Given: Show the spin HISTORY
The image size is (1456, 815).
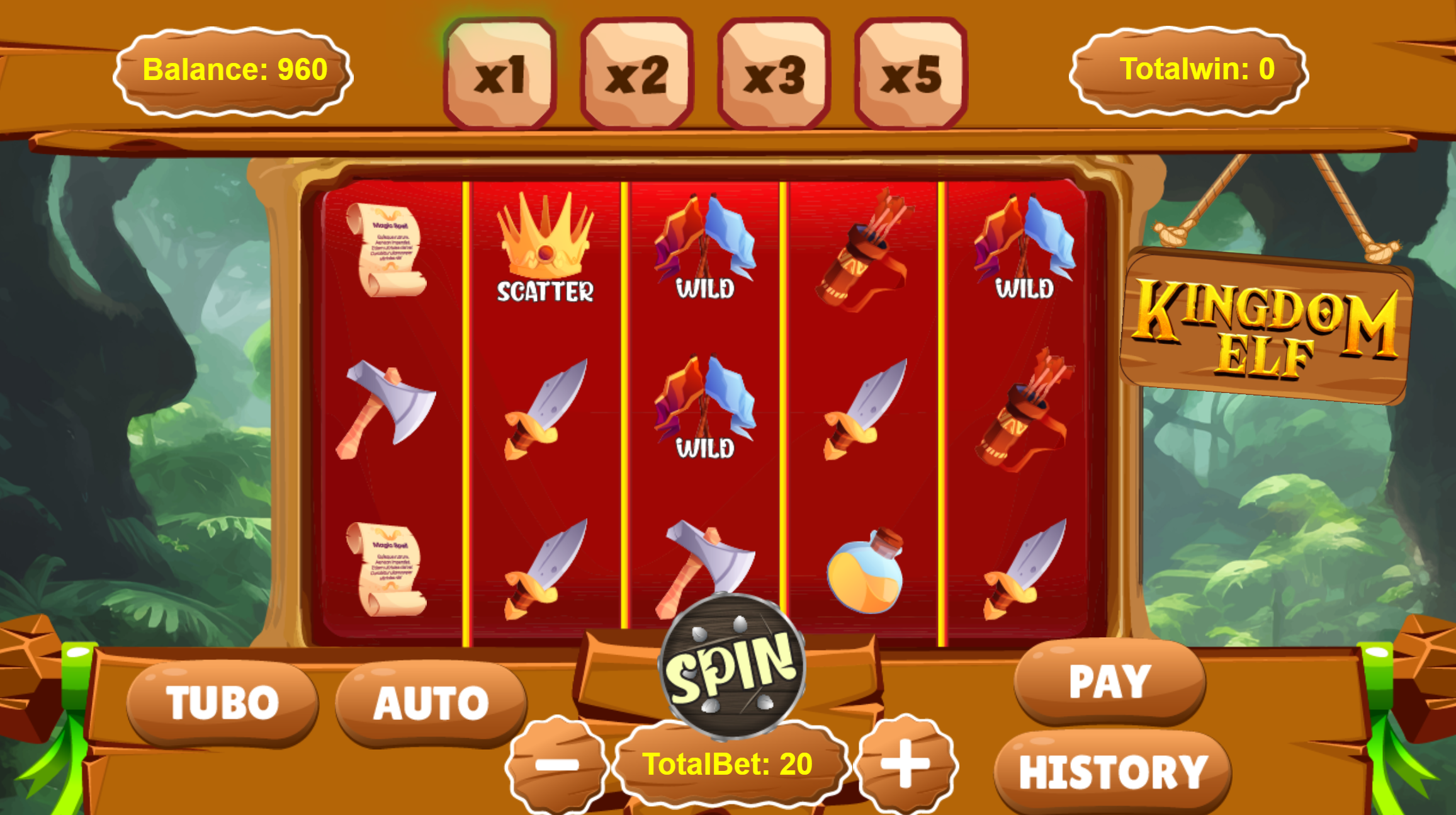Looking at the screenshot, I should click(x=1113, y=772).
